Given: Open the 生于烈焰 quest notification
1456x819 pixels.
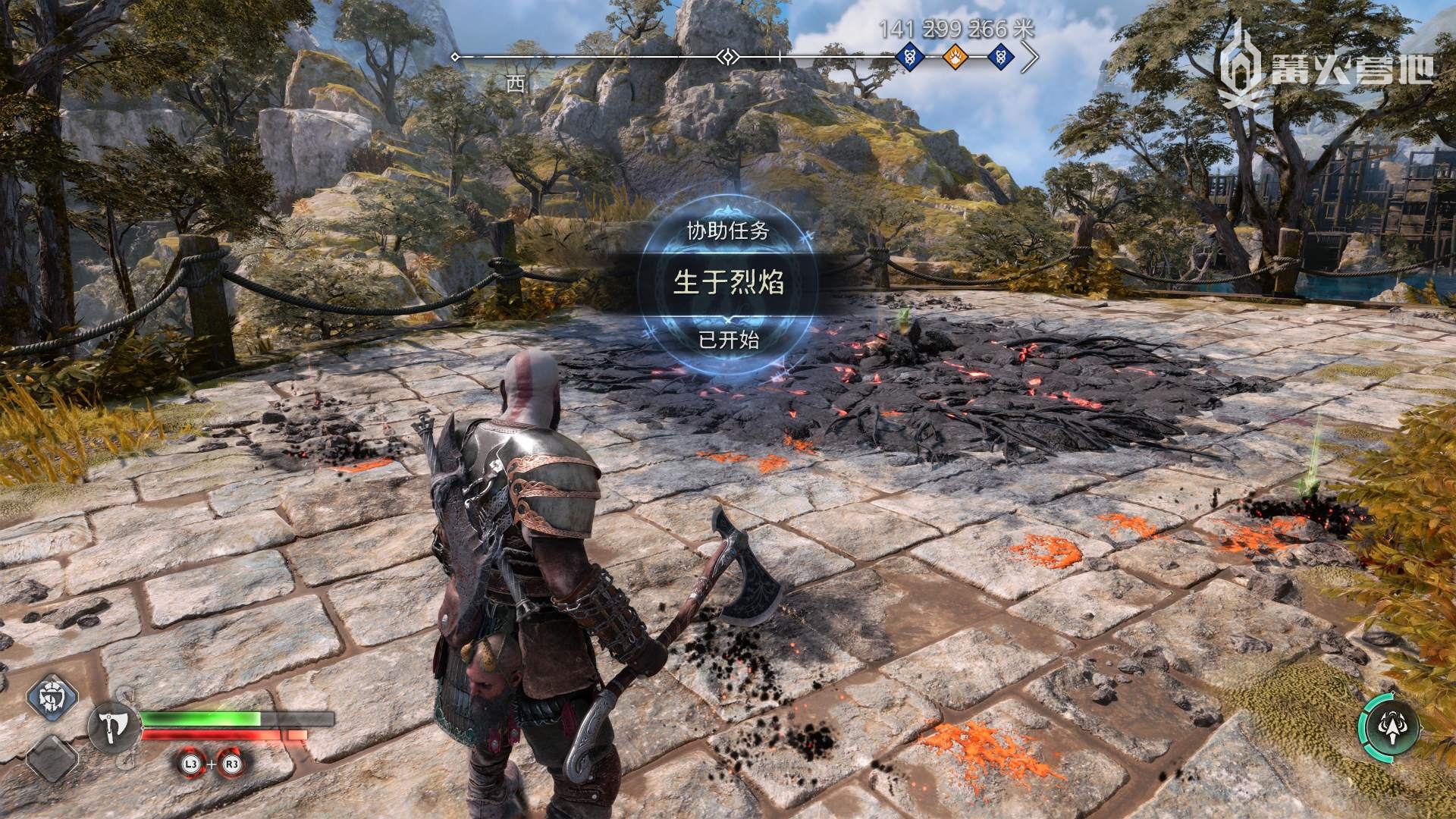Looking at the screenshot, I should (x=728, y=283).
